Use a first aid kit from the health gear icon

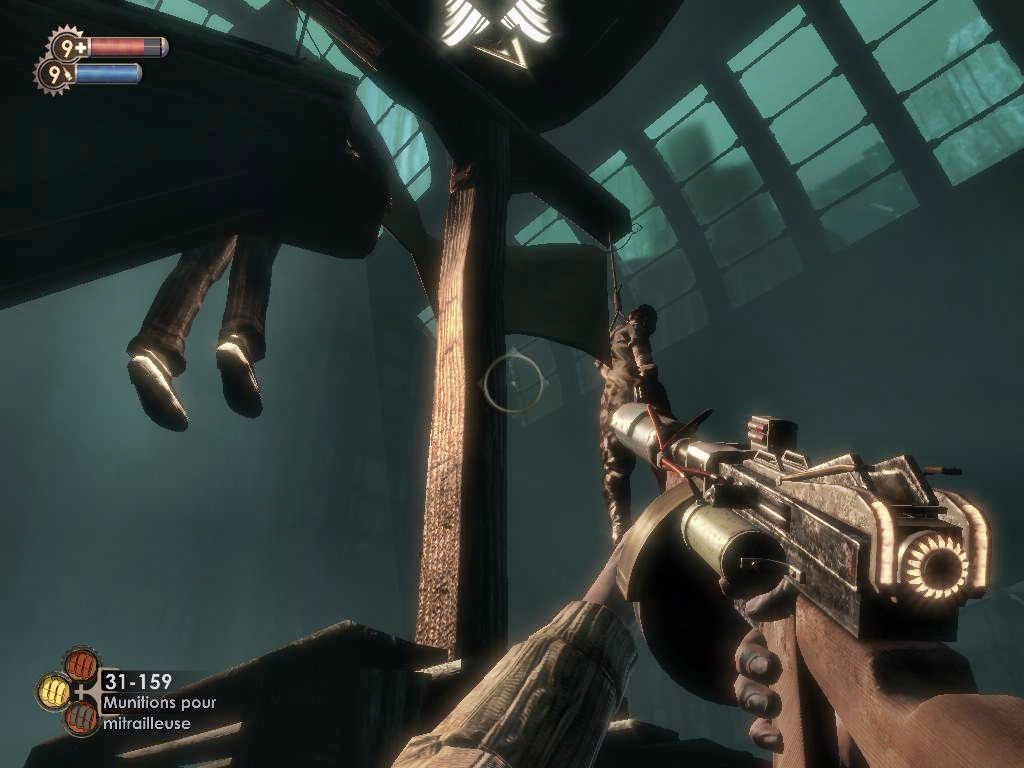click(65, 45)
